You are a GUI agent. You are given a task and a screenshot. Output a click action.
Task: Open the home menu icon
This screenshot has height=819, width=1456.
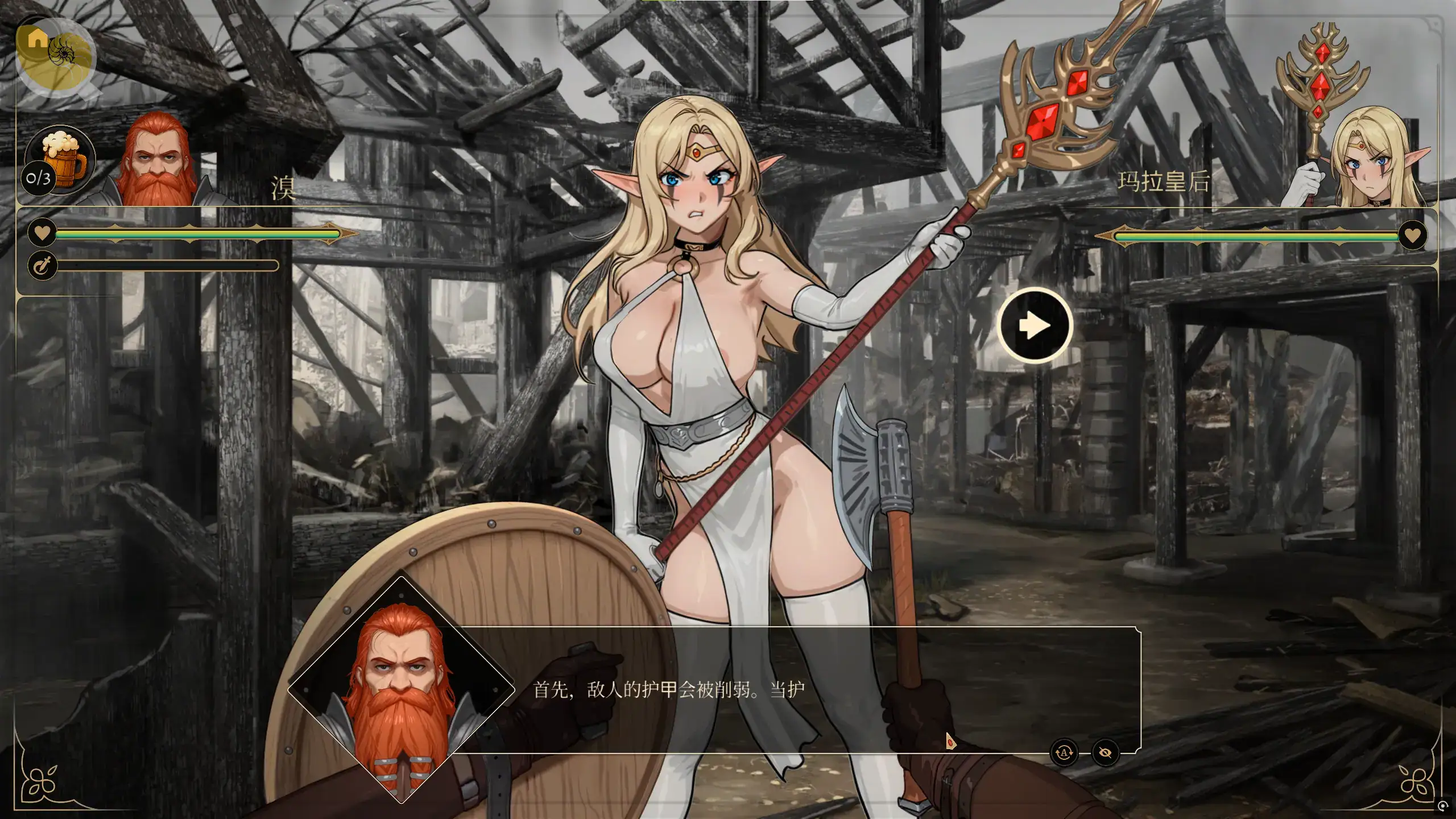[x=38, y=39]
